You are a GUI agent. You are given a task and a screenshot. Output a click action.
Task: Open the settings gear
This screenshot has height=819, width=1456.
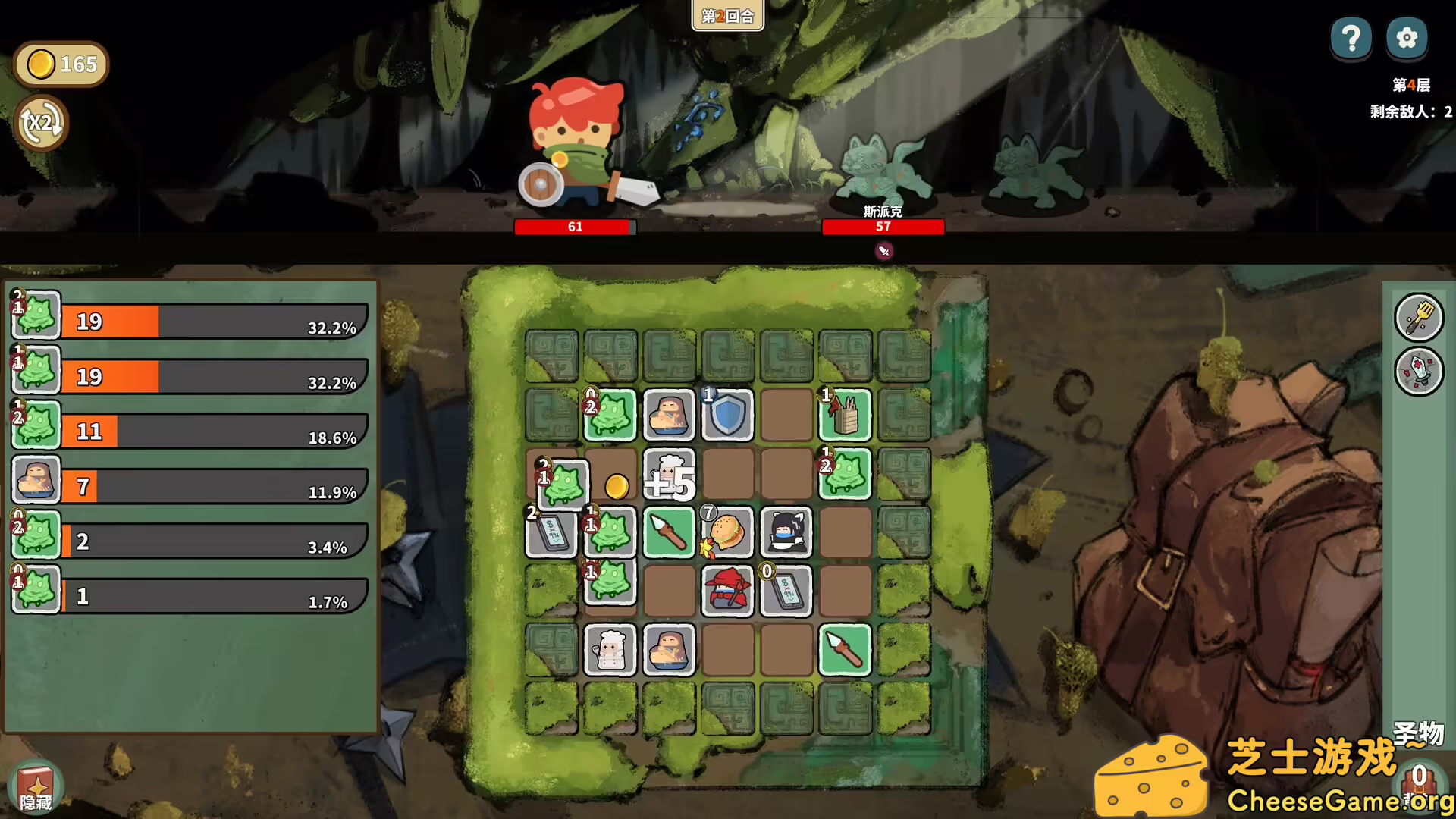1407,37
